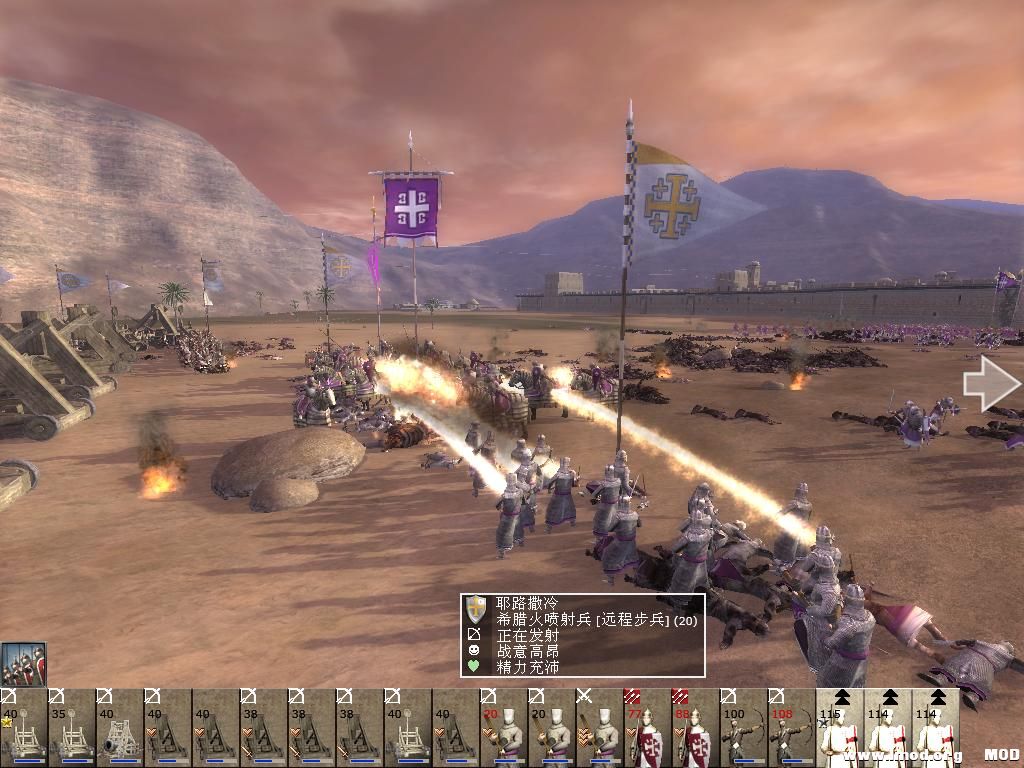Select the spearmen card showing 88 men
The height and width of the screenshot is (768, 1024).
(x=695, y=728)
